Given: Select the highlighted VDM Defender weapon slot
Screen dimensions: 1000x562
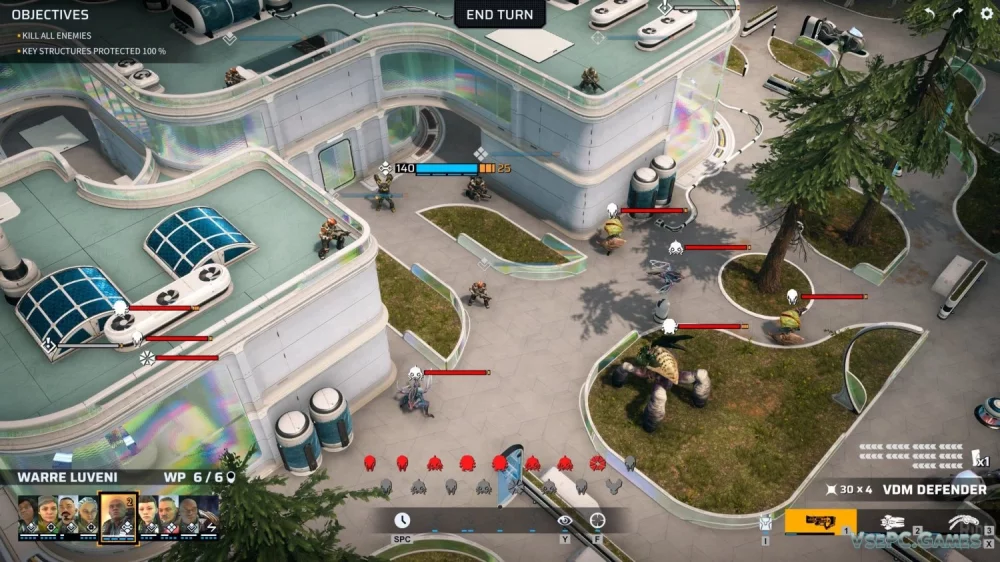Looking at the screenshot, I should tap(820, 522).
